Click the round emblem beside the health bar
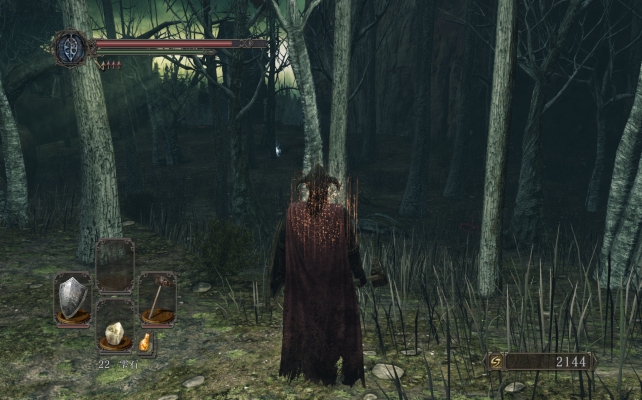642x400 pixels. pyautogui.click(x=71, y=48)
